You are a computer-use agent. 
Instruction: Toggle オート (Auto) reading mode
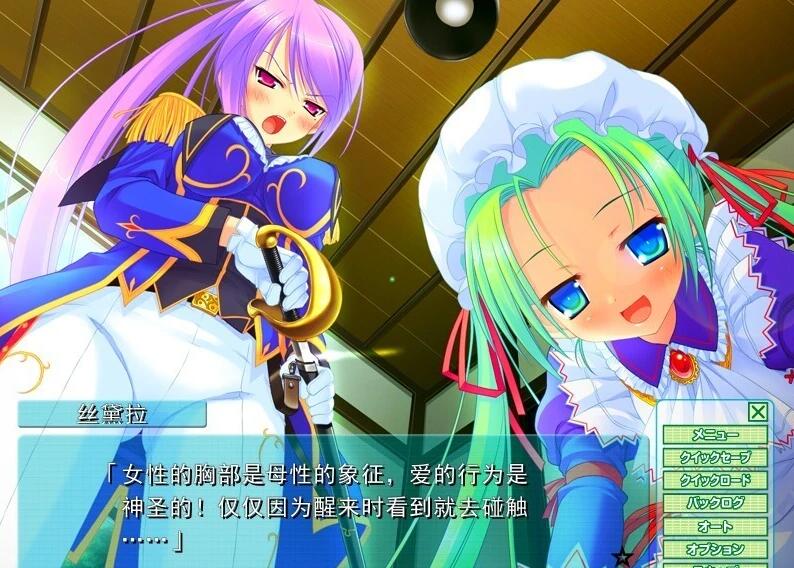click(x=714, y=526)
